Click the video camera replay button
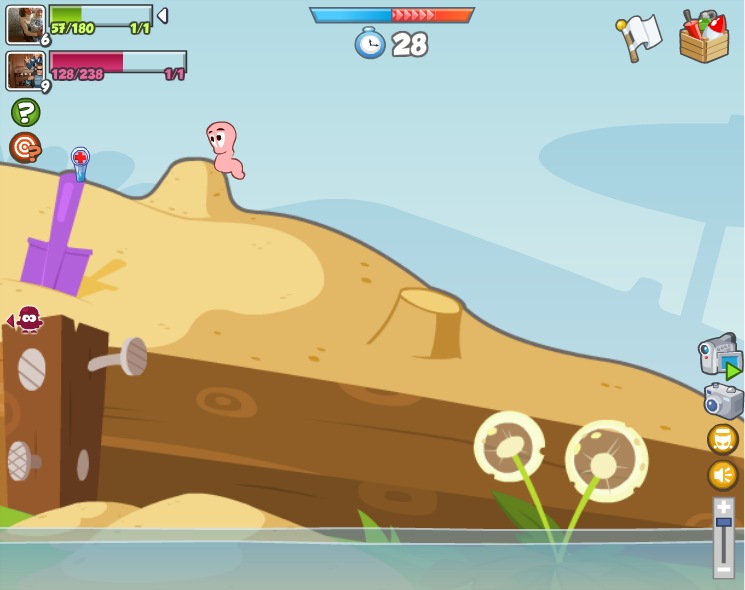 point(719,356)
